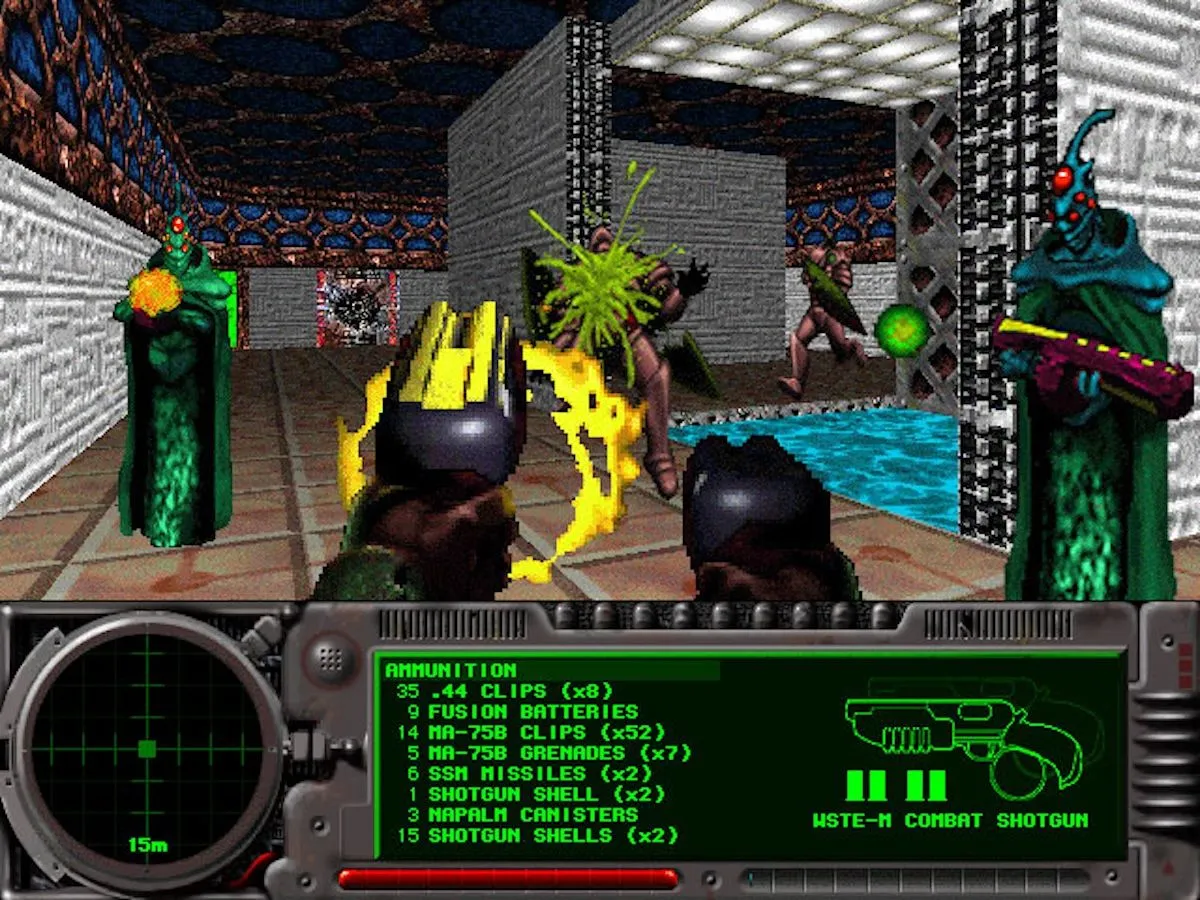The height and width of the screenshot is (900, 1200).
Task: Click the motion sensor radar display
Action: click(x=147, y=749)
